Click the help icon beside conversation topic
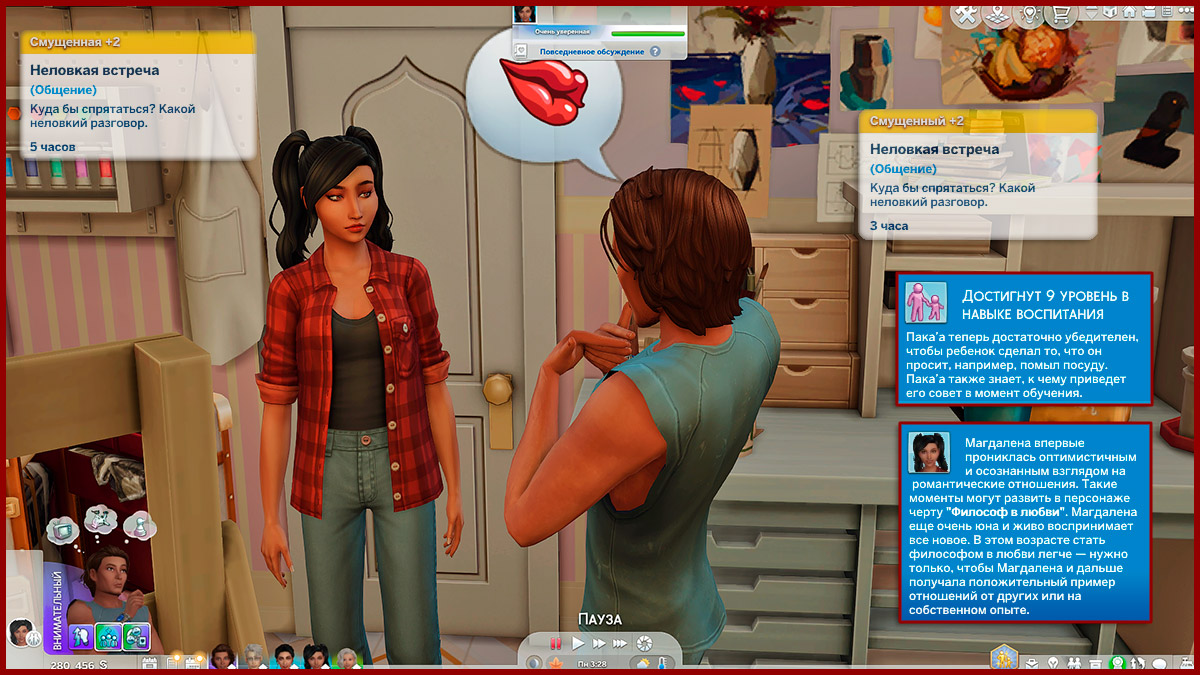The width and height of the screenshot is (1200, 675). click(x=656, y=51)
